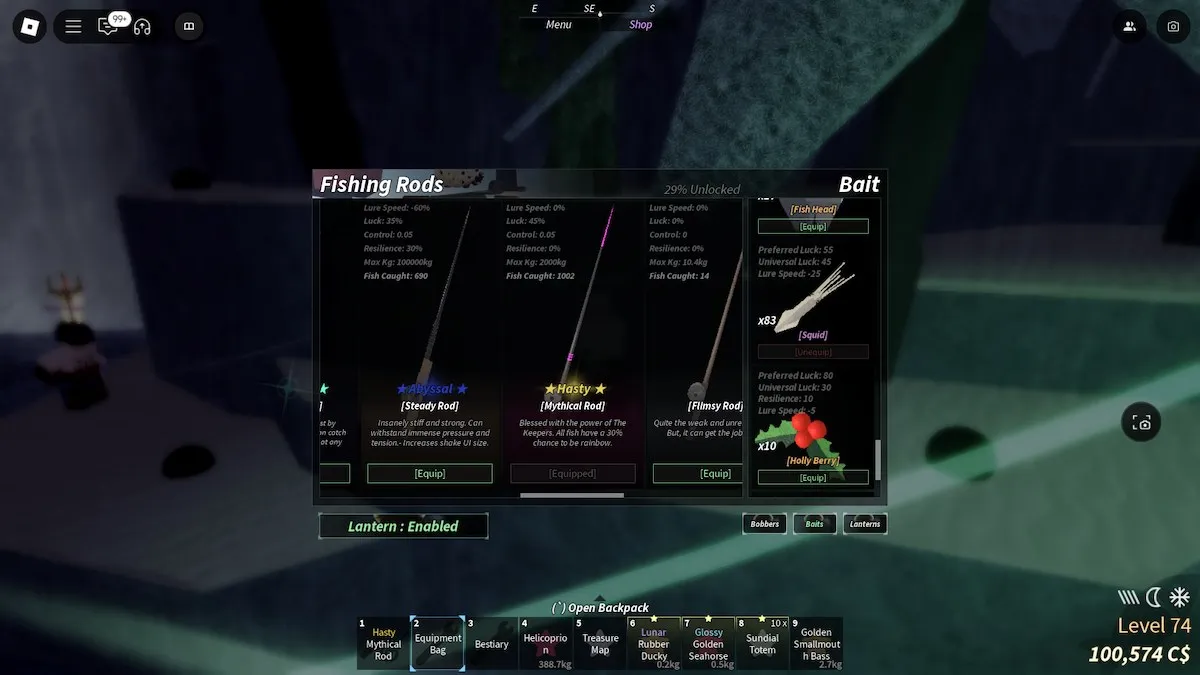The height and width of the screenshot is (675, 1200).
Task: Unequip the Squid bait
Action: (x=813, y=352)
